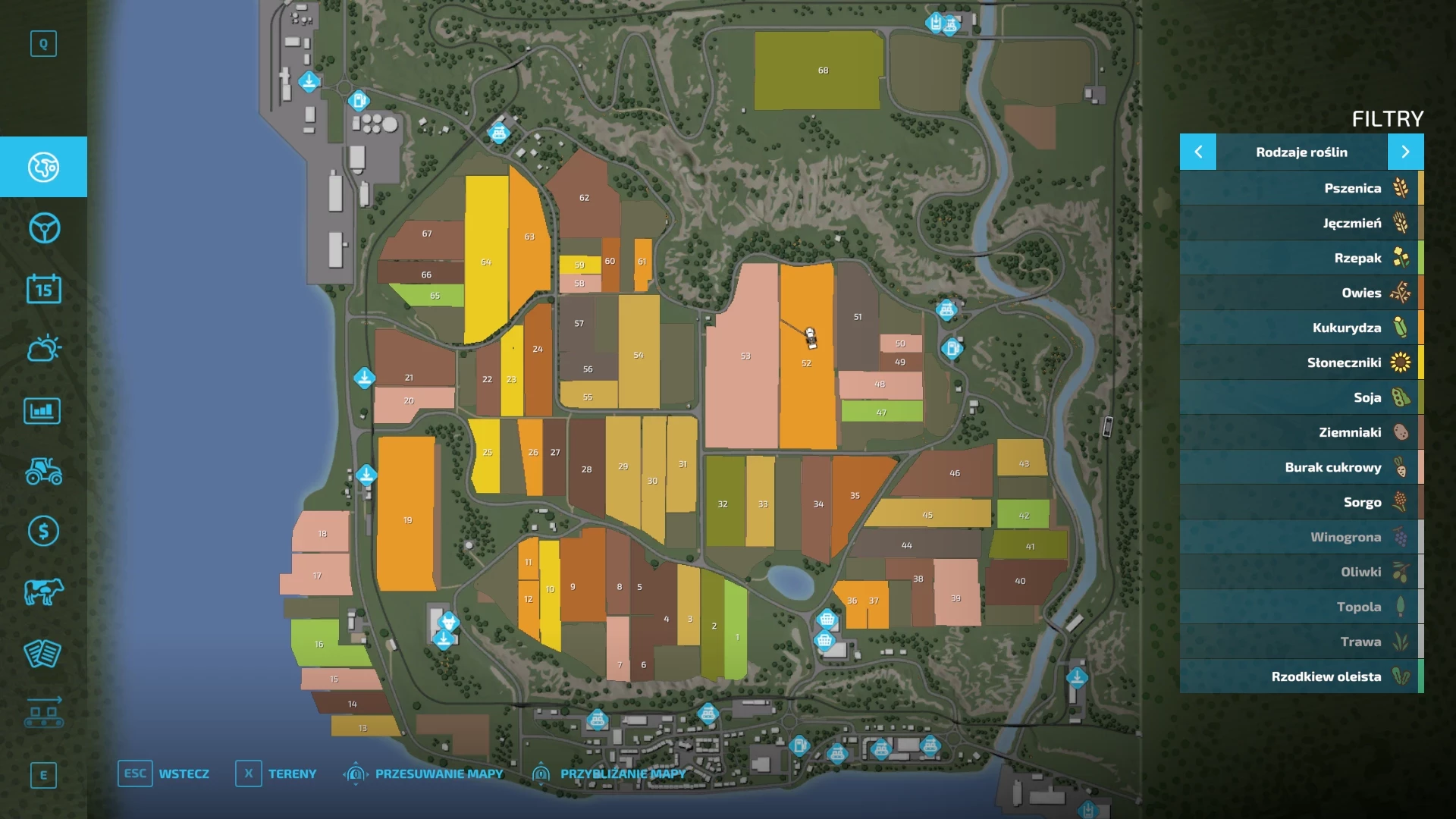The width and height of the screenshot is (1456, 819).
Task: Switch to TERENY view
Action: 292,773
